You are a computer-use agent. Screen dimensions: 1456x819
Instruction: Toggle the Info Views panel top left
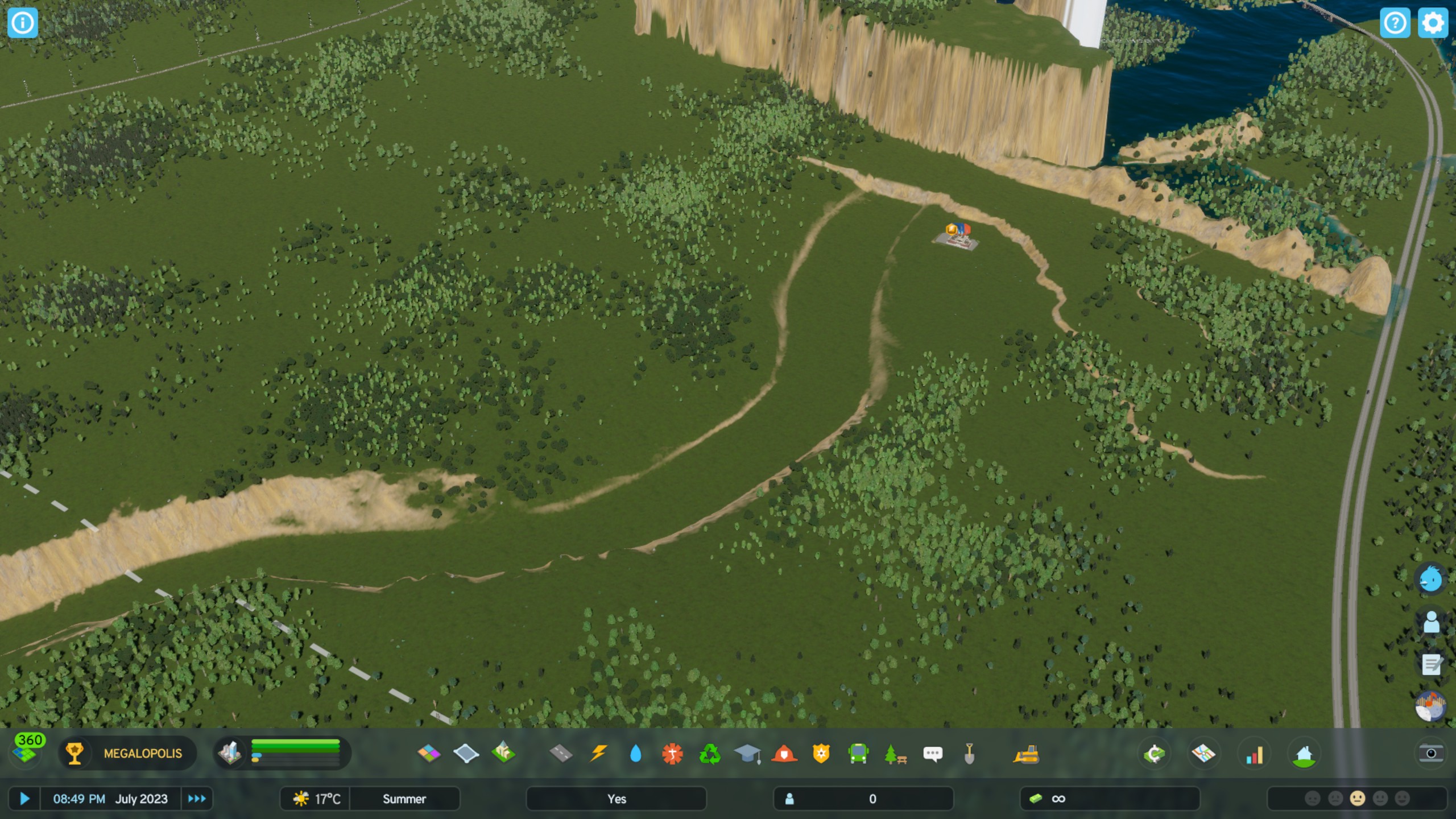click(23, 23)
